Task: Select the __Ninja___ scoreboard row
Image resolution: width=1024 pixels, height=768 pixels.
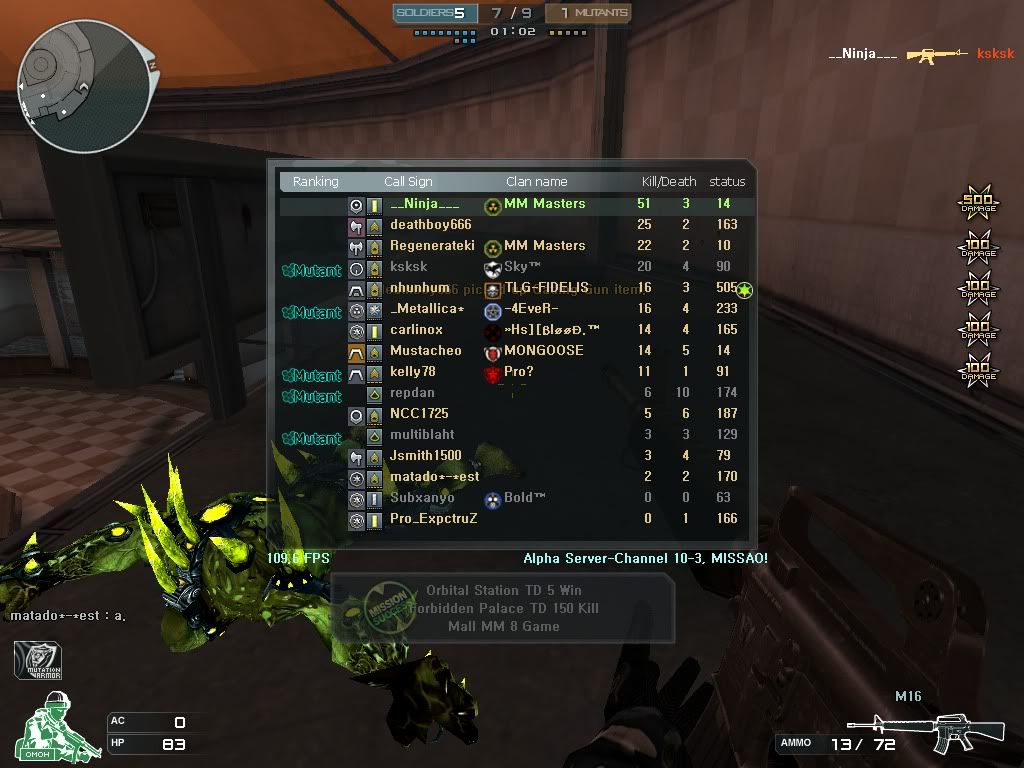Action: click(513, 204)
